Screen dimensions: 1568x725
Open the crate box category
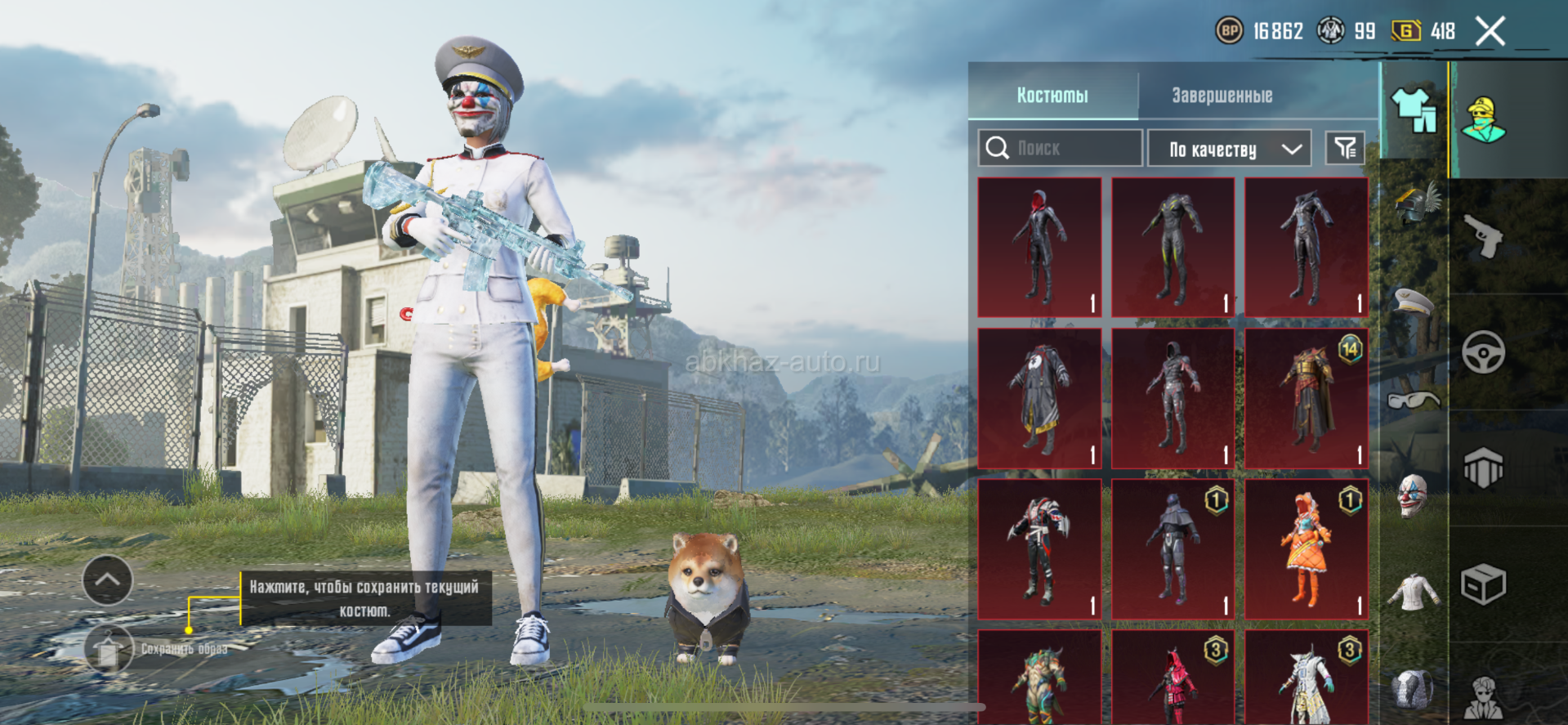(1484, 585)
